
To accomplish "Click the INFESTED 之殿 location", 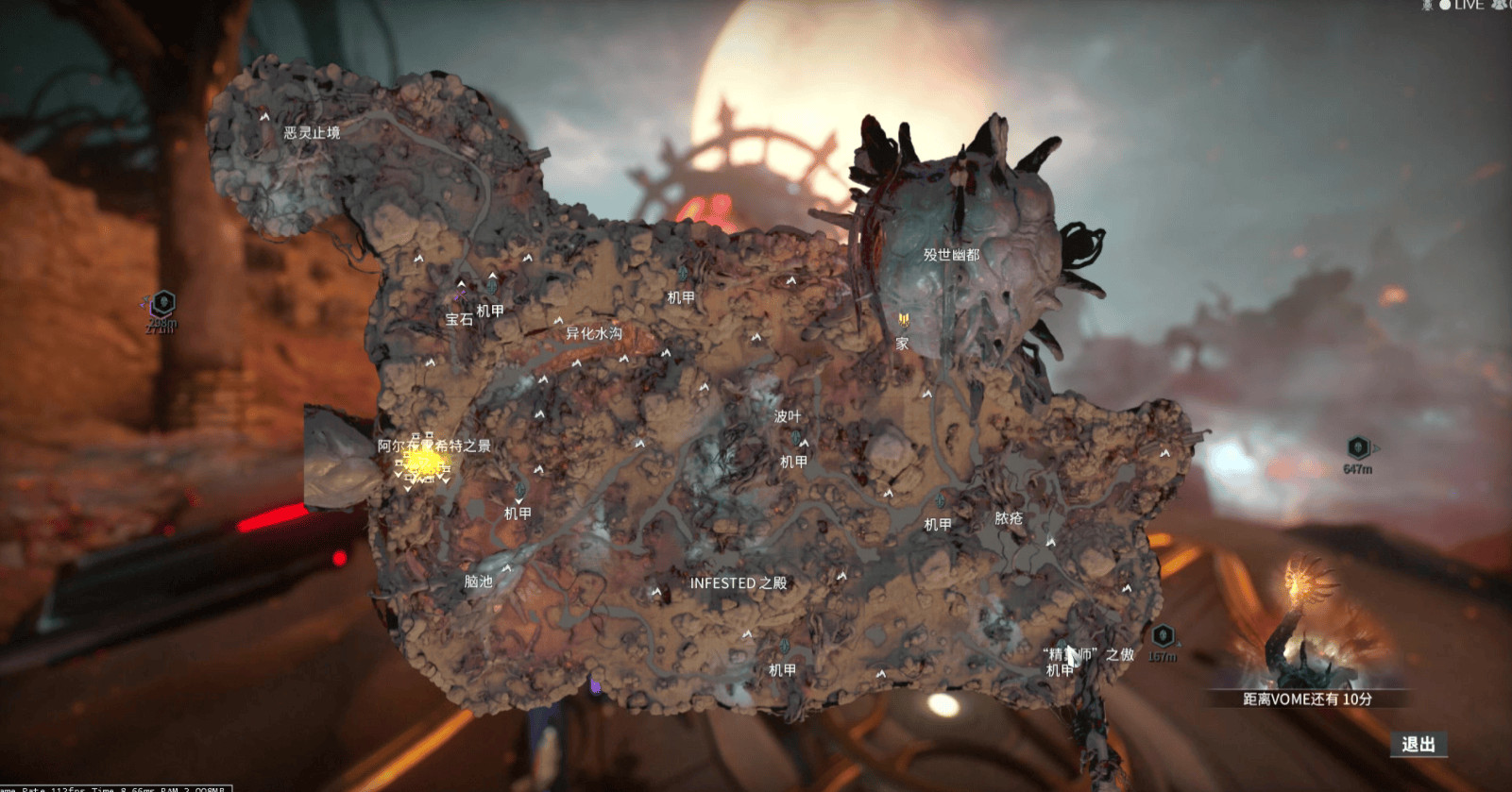I will coord(738,583).
